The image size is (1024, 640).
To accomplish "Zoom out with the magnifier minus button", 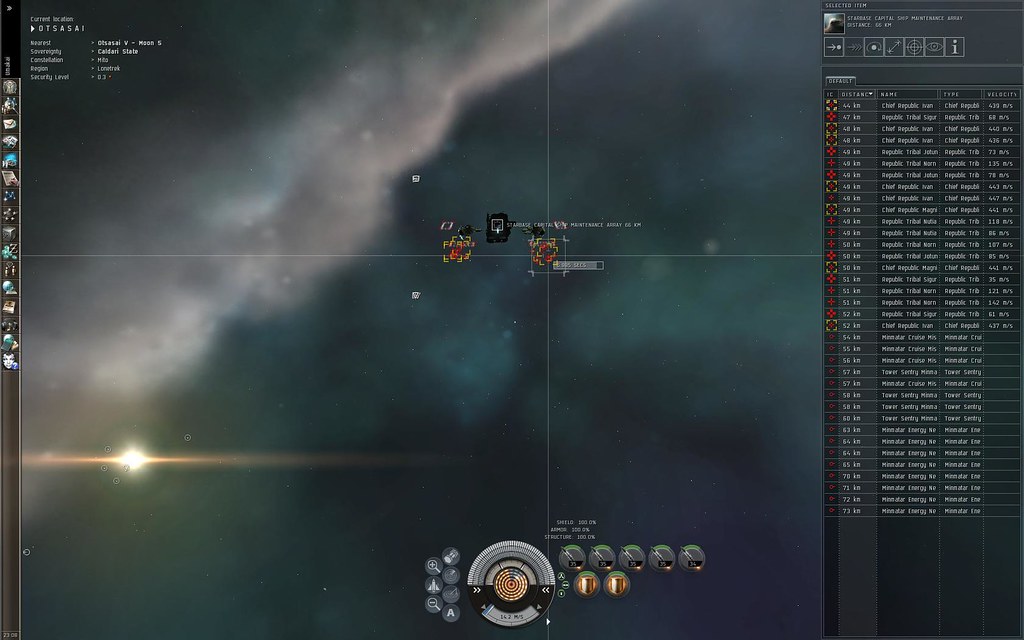I will (x=434, y=604).
